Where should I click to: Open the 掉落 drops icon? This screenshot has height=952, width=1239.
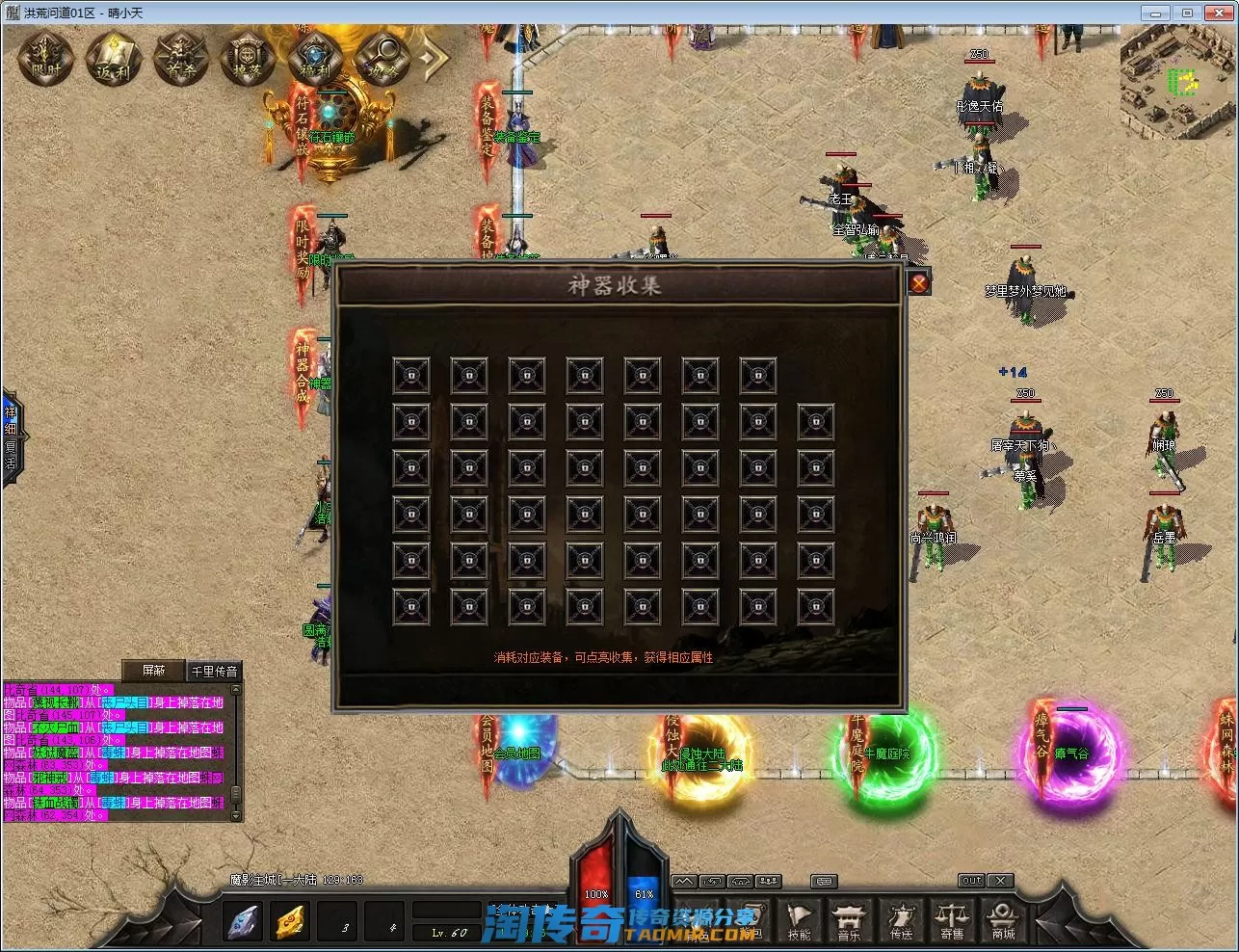coord(249,58)
